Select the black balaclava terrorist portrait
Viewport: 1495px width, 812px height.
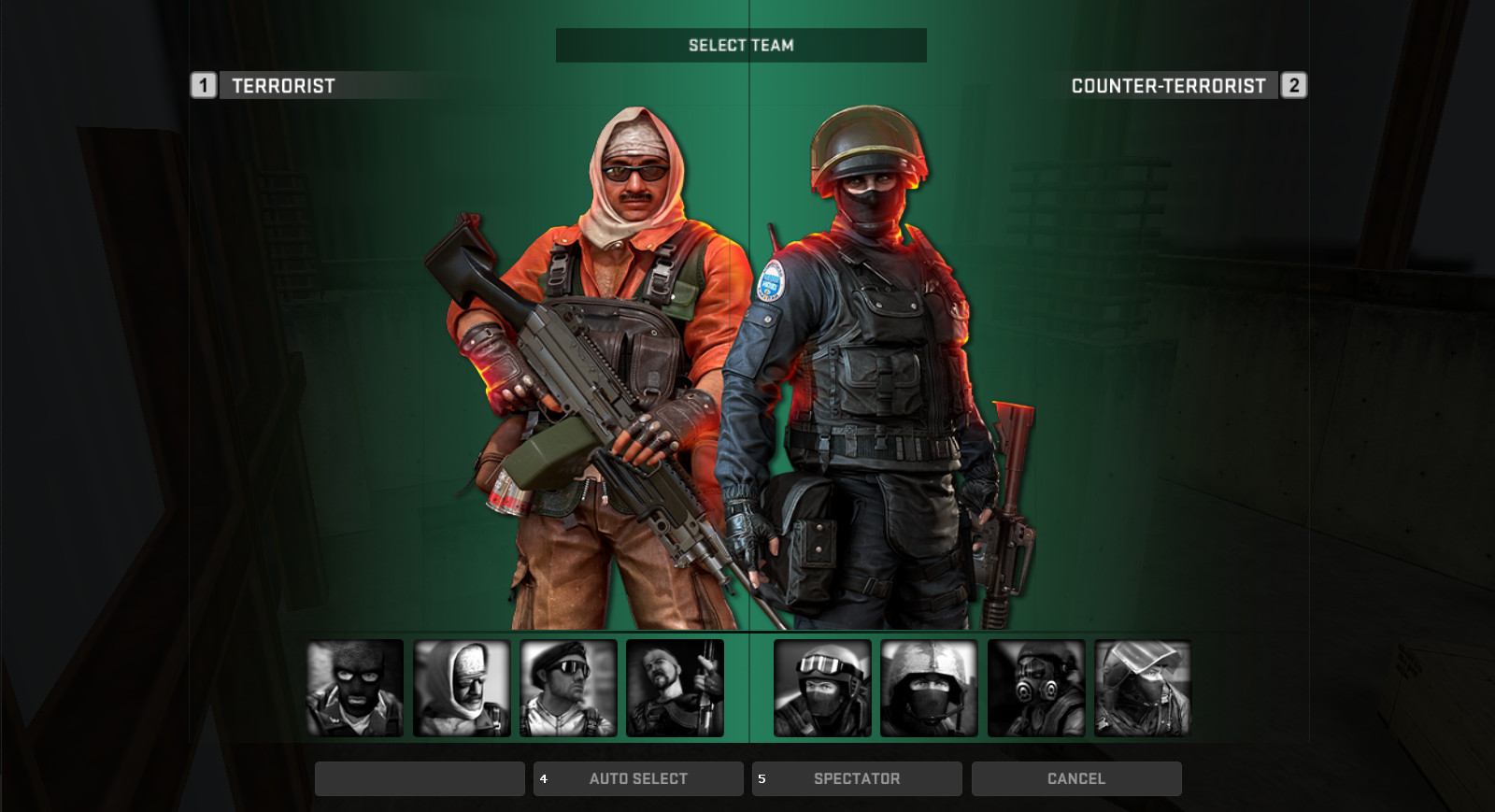coord(355,688)
